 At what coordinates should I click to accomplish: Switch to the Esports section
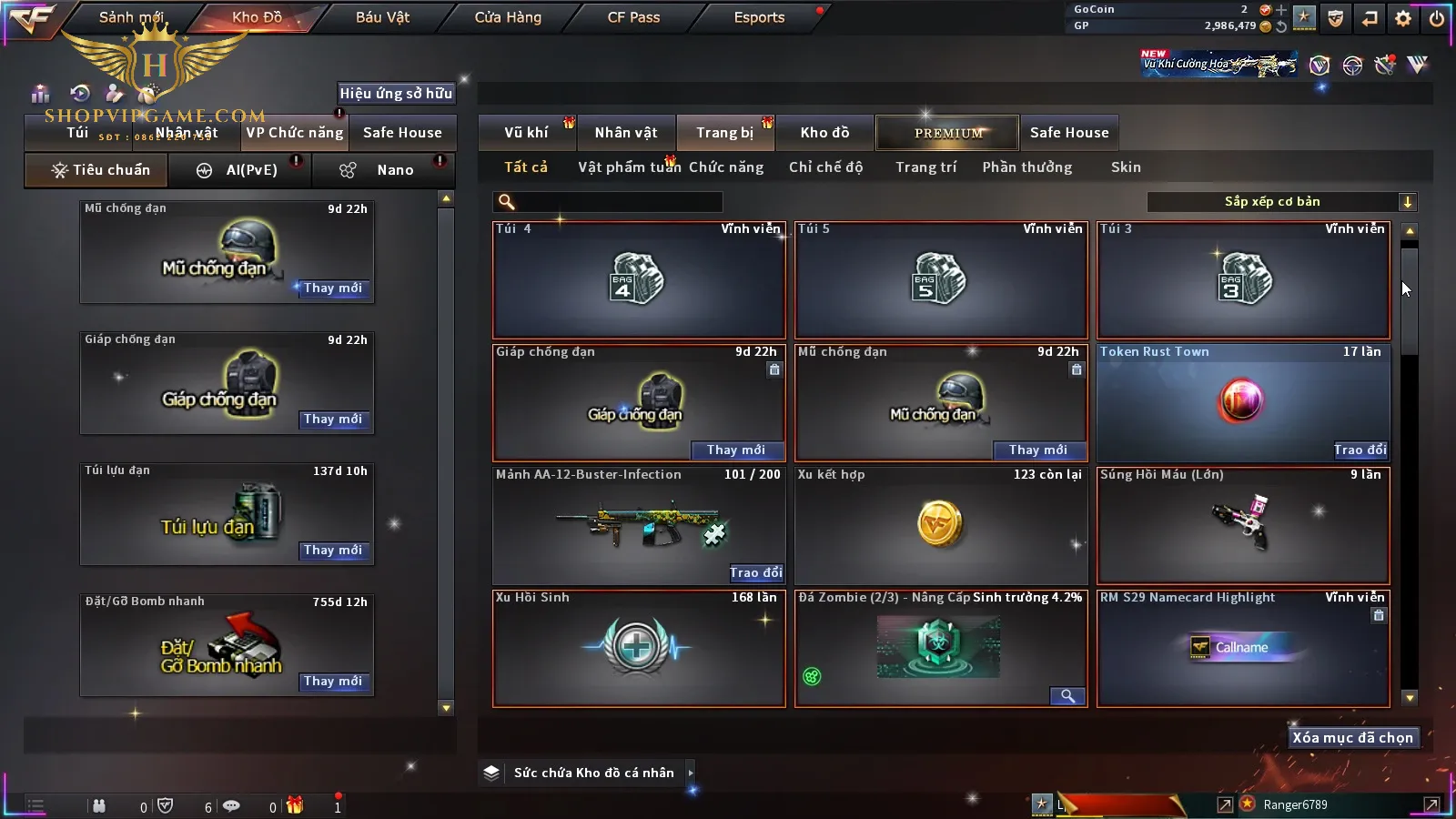tap(759, 17)
